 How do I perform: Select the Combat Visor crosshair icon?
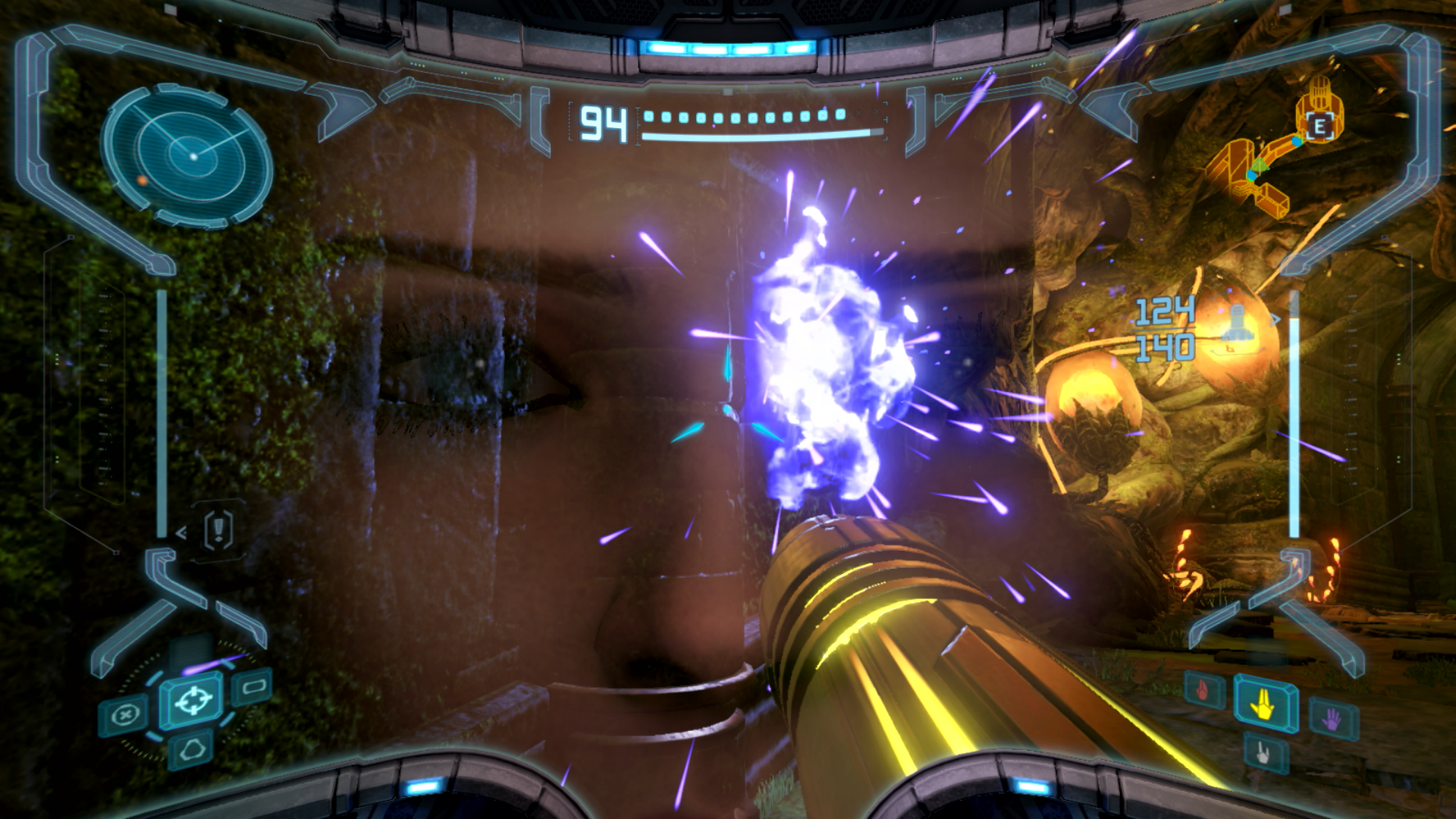click(193, 701)
